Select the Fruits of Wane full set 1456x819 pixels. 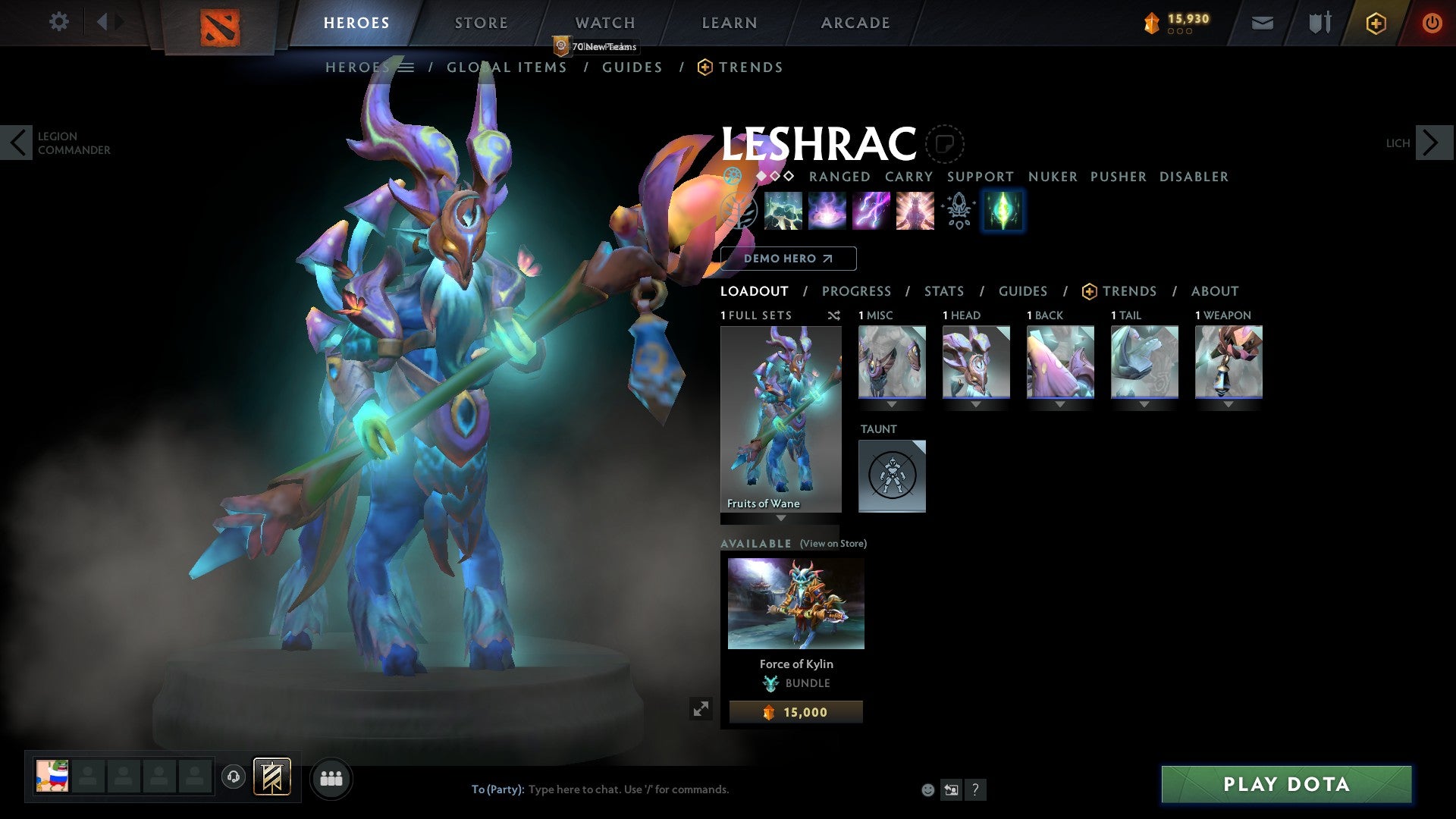(780, 419)
